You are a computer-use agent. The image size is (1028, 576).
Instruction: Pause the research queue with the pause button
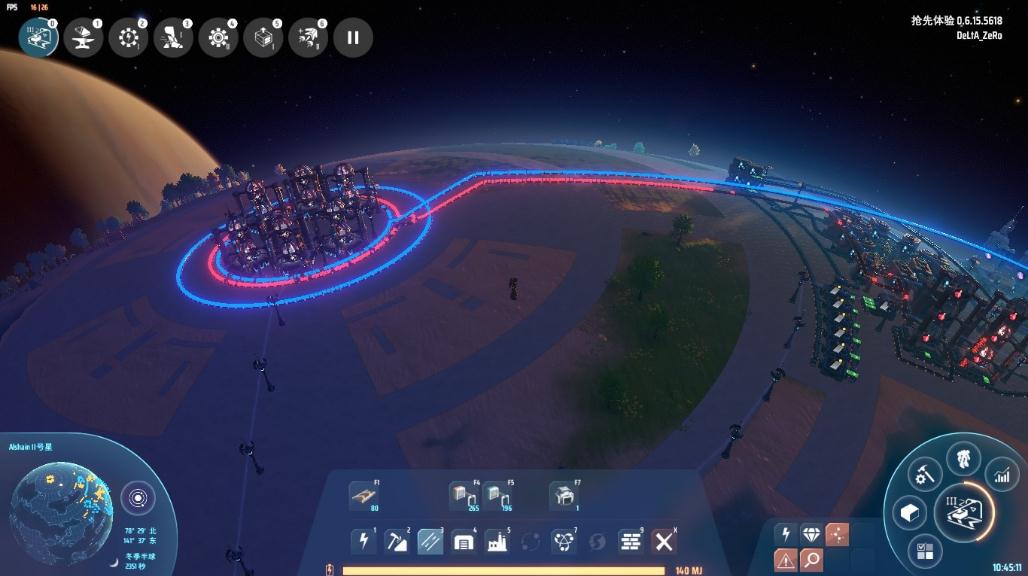[x=352, y=38]
